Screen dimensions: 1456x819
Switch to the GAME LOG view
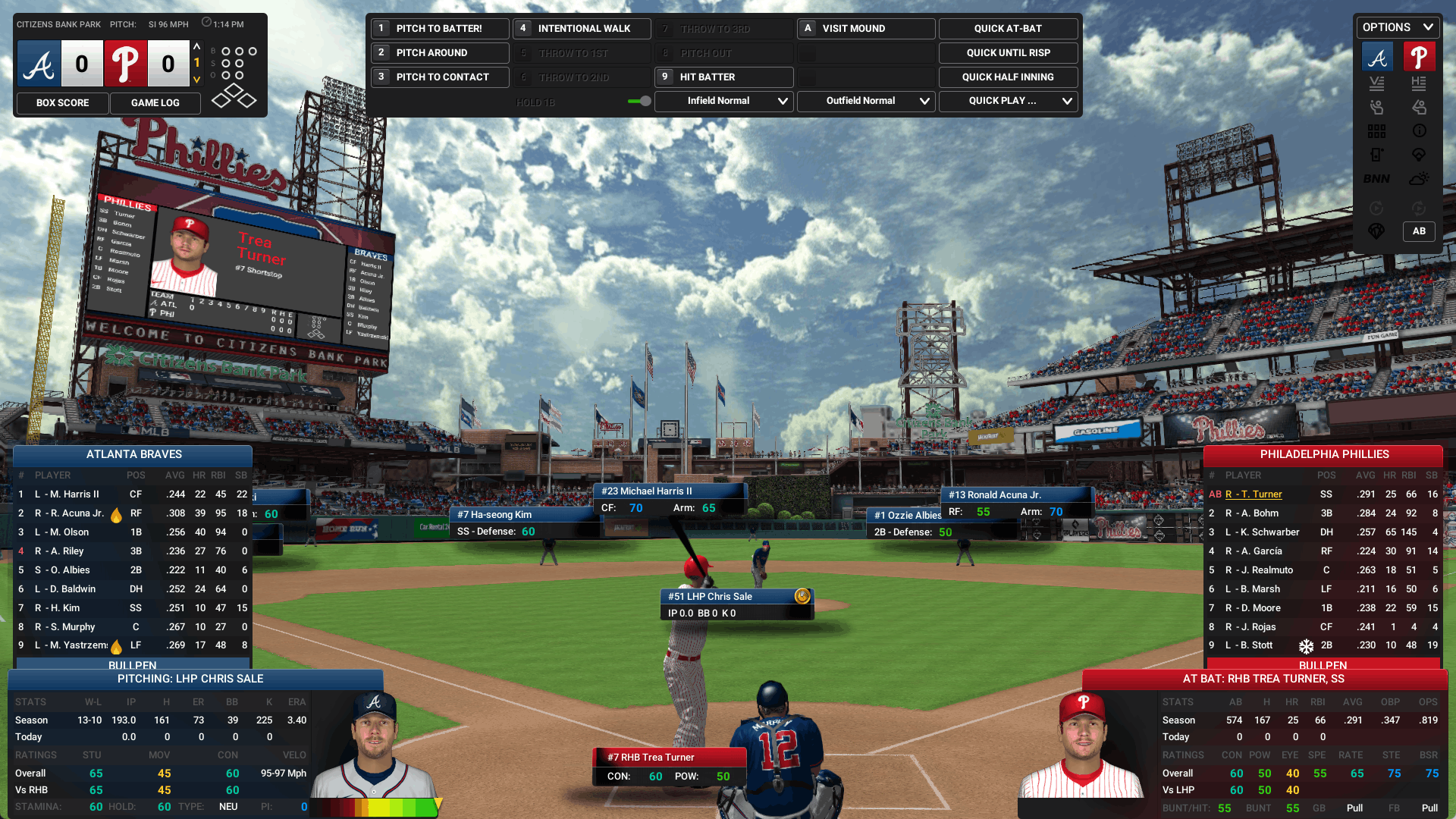coord(155,103)
